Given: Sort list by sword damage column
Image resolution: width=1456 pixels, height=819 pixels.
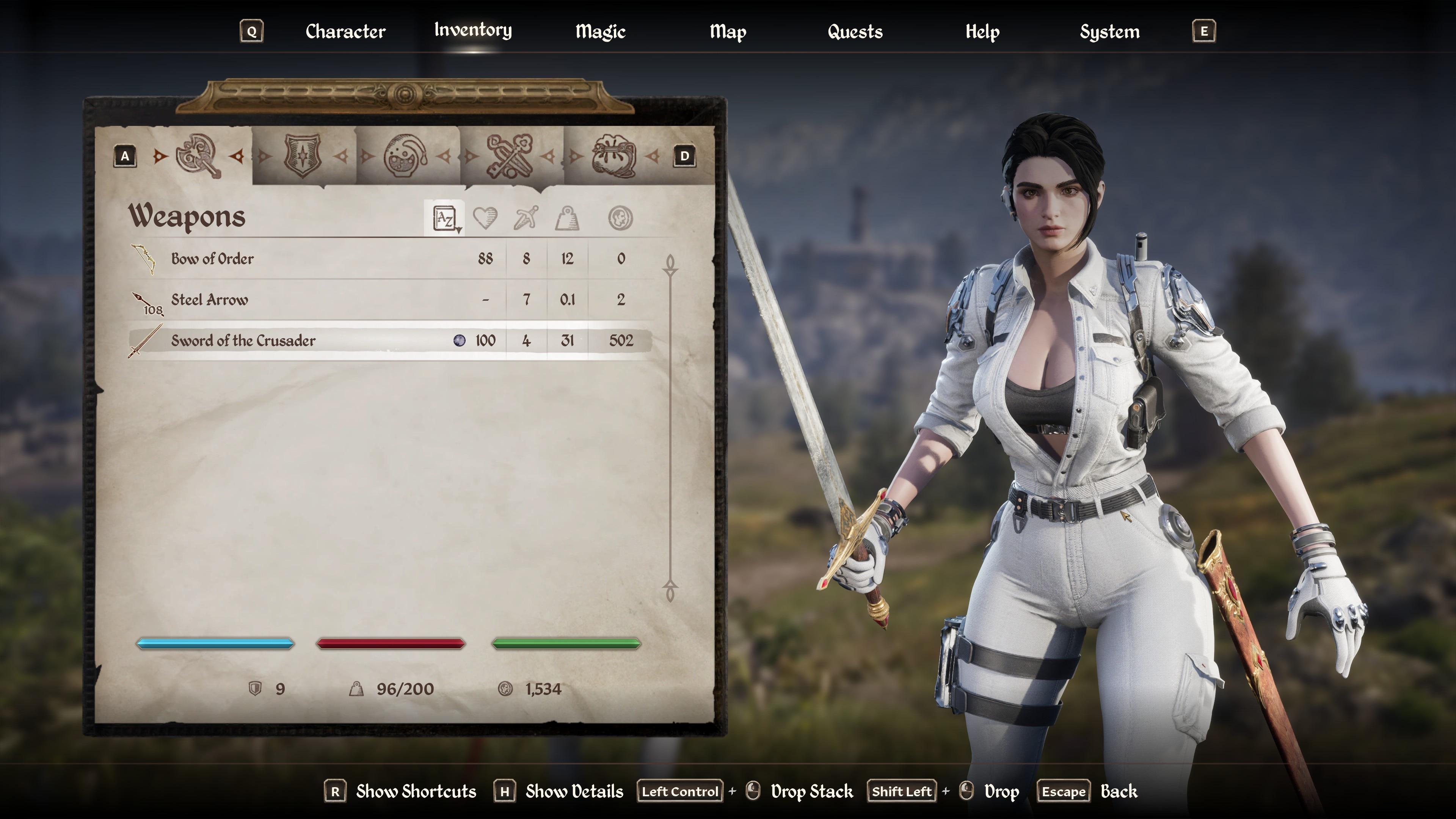Looking at the screenshot, I should 526,218.
